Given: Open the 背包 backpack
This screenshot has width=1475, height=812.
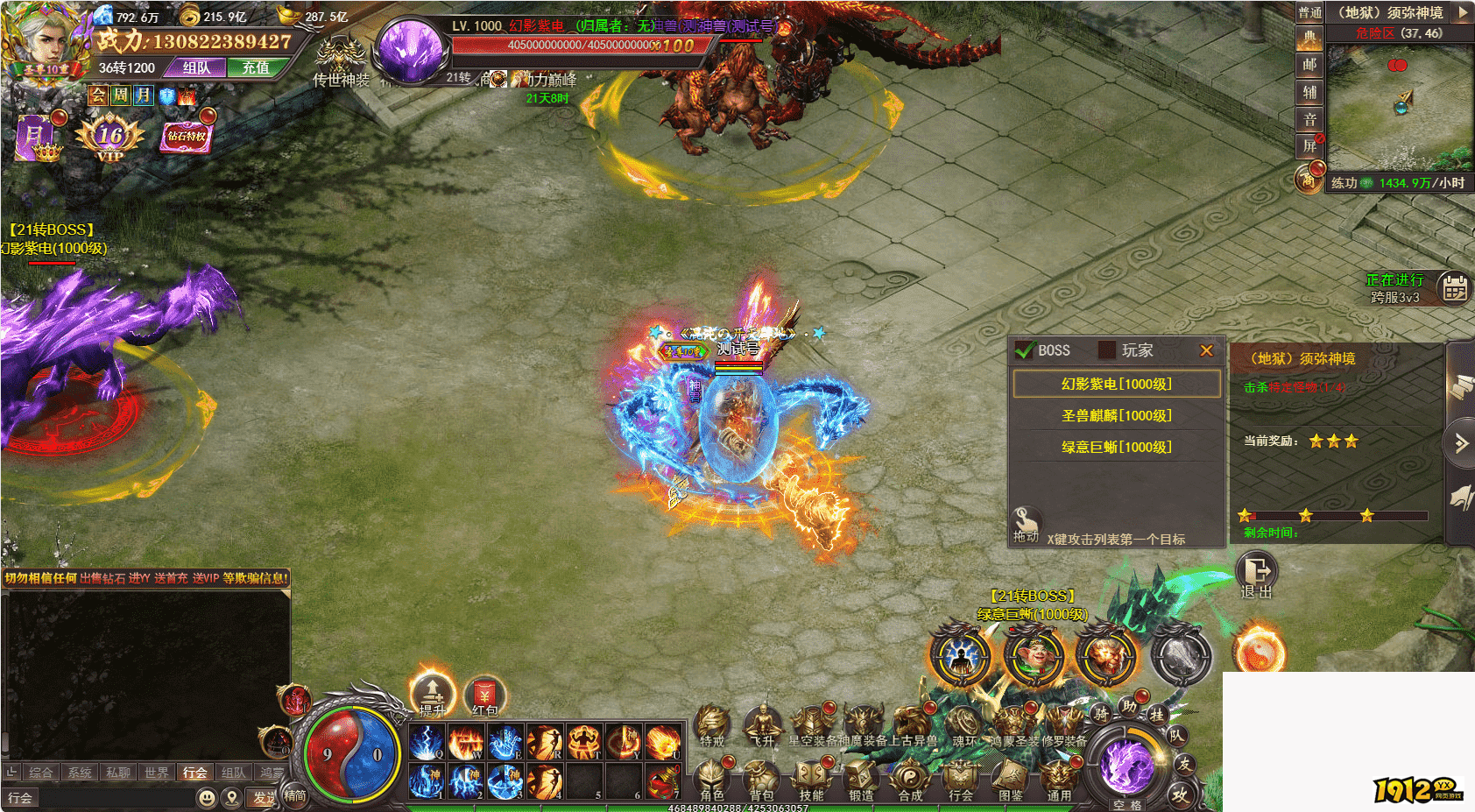Looking at the screenshot, I should (761, 779).
